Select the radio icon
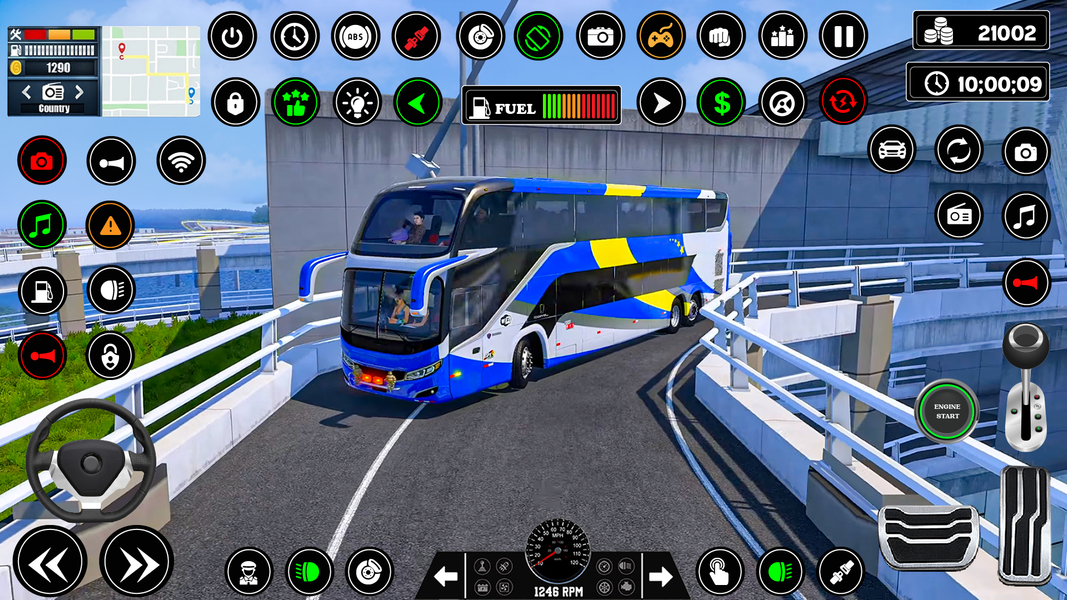This screenshot has width=1067, height=600. click(x=959, y=215)
